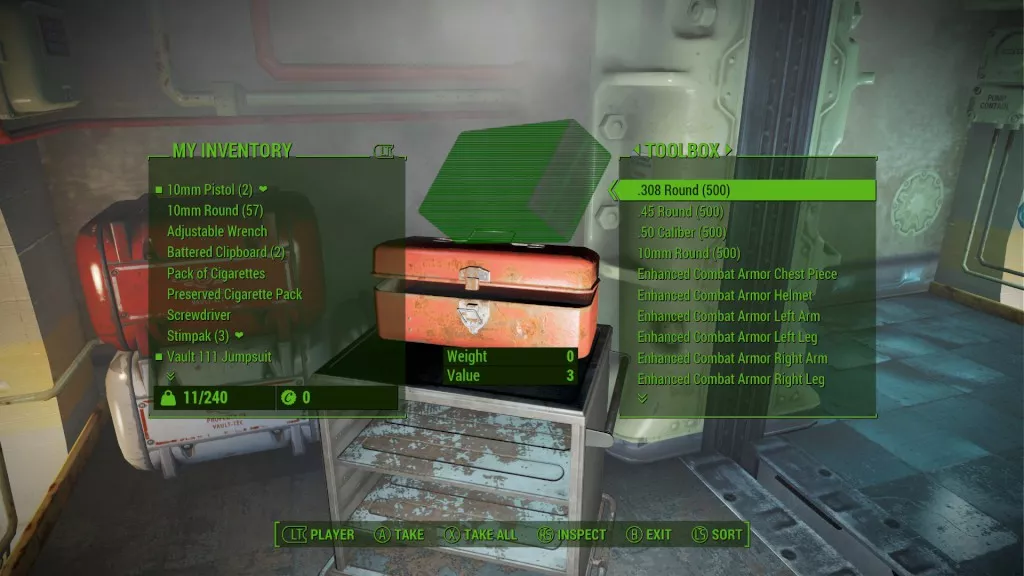
Task: Pick 10mm Round (500) from the toolbox
Action: tap(688, 253)
